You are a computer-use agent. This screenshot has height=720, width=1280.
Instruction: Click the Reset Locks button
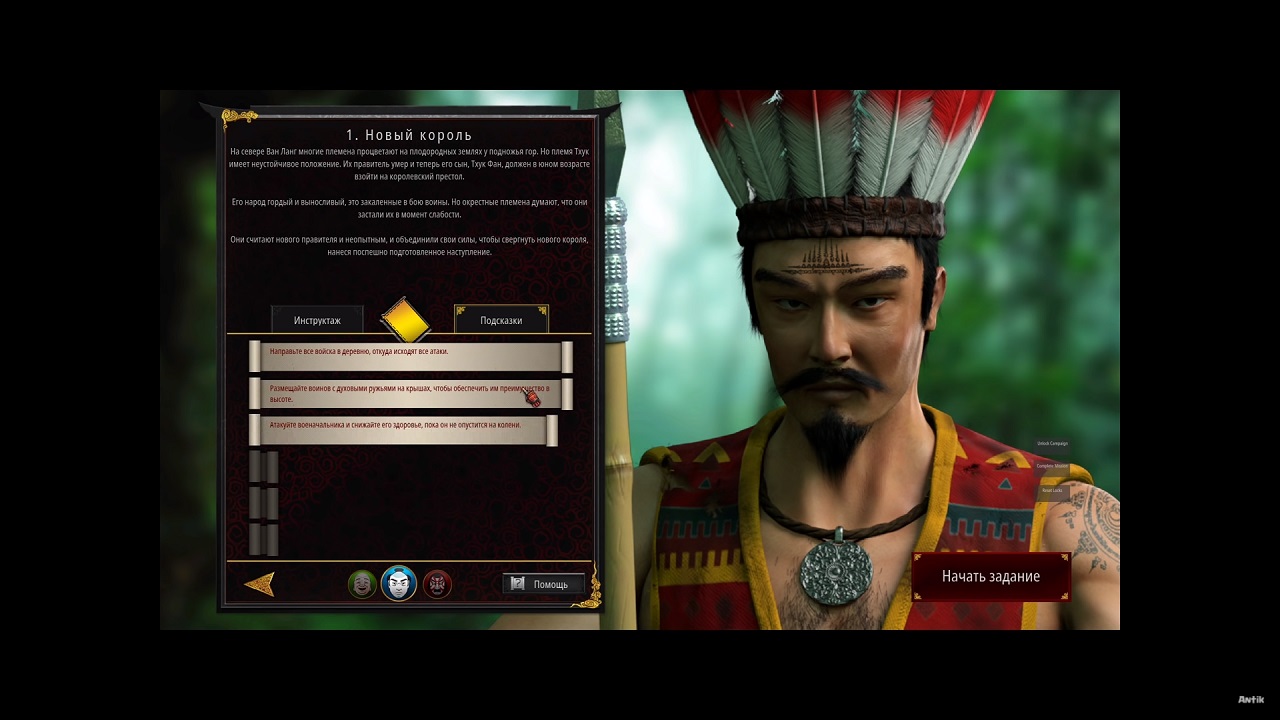pos(1052,490)
